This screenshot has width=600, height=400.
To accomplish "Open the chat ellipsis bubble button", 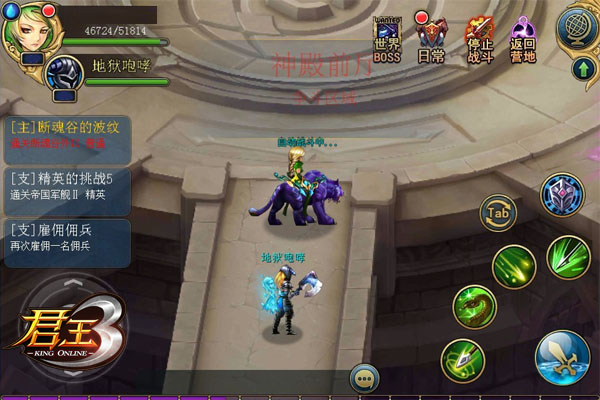I will [364, 379].
